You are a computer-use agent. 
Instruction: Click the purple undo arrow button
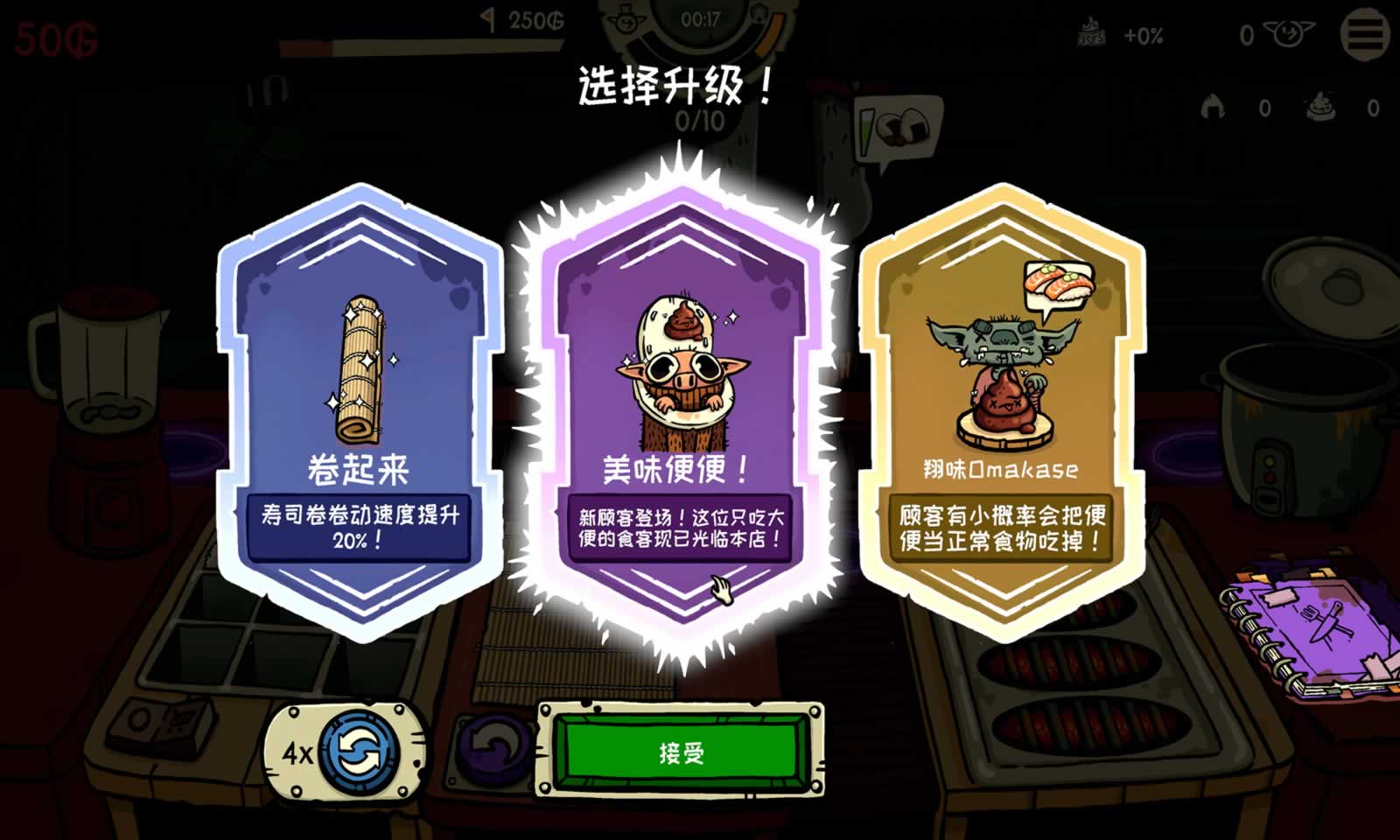click(494, 750)
